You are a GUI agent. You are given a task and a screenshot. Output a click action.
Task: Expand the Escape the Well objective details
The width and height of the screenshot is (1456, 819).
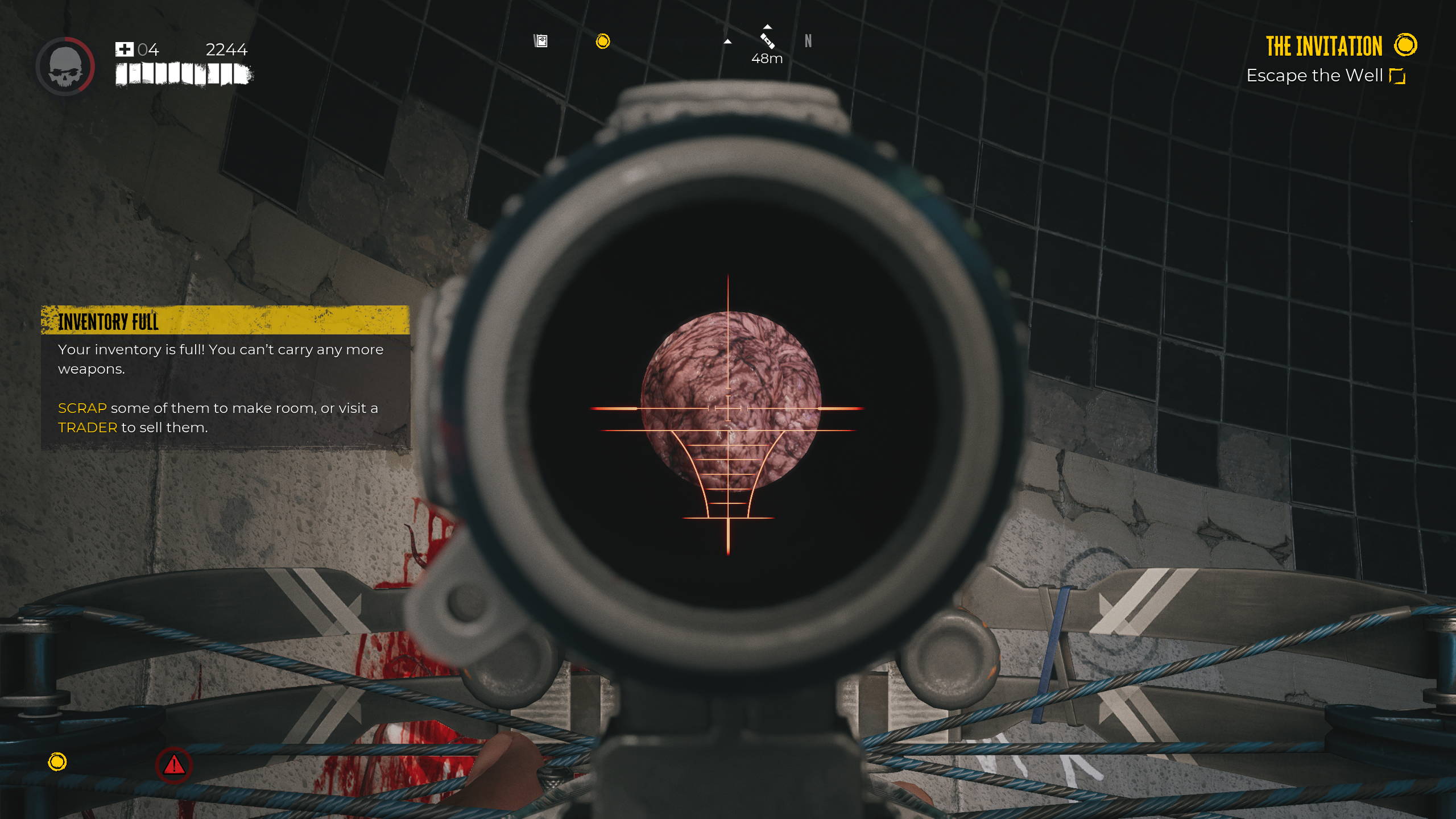point(1322,75)
